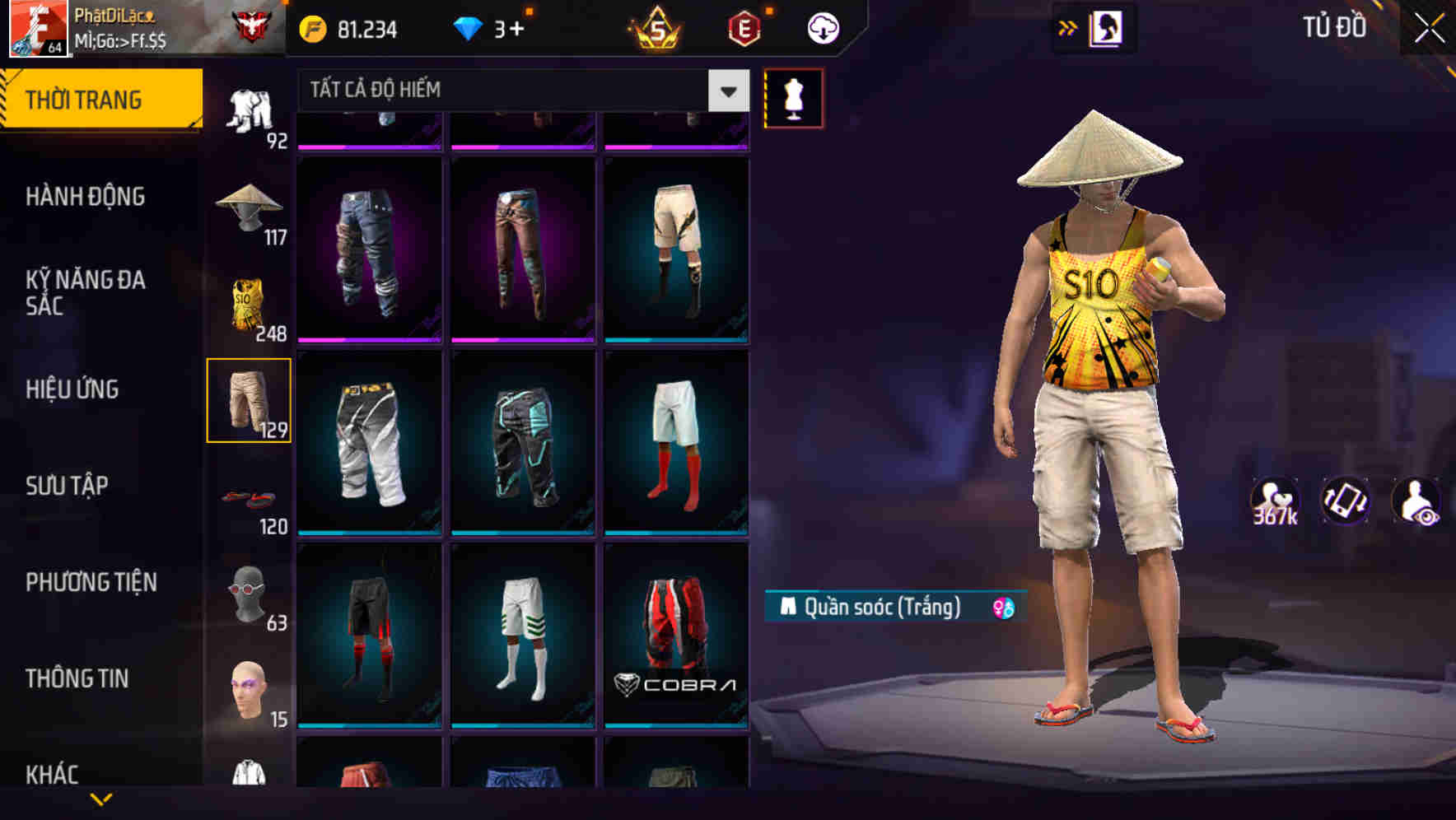Toggle the gender symbol on Quần soóc label
The image size is (1456, 820).
click(1001, 608)
